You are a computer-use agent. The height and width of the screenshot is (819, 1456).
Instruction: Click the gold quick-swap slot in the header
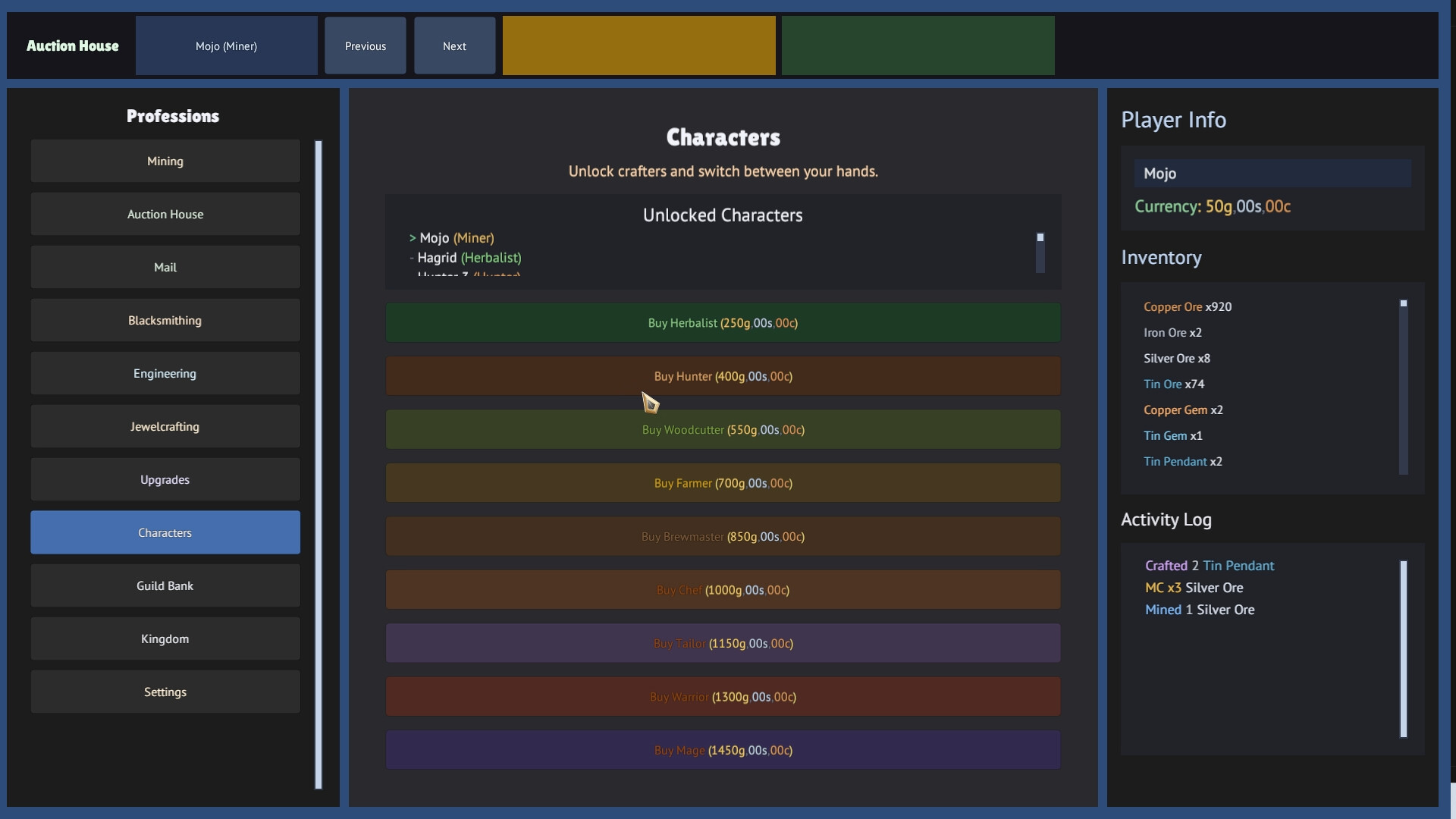pyautogui.click(x=639, y=45)
